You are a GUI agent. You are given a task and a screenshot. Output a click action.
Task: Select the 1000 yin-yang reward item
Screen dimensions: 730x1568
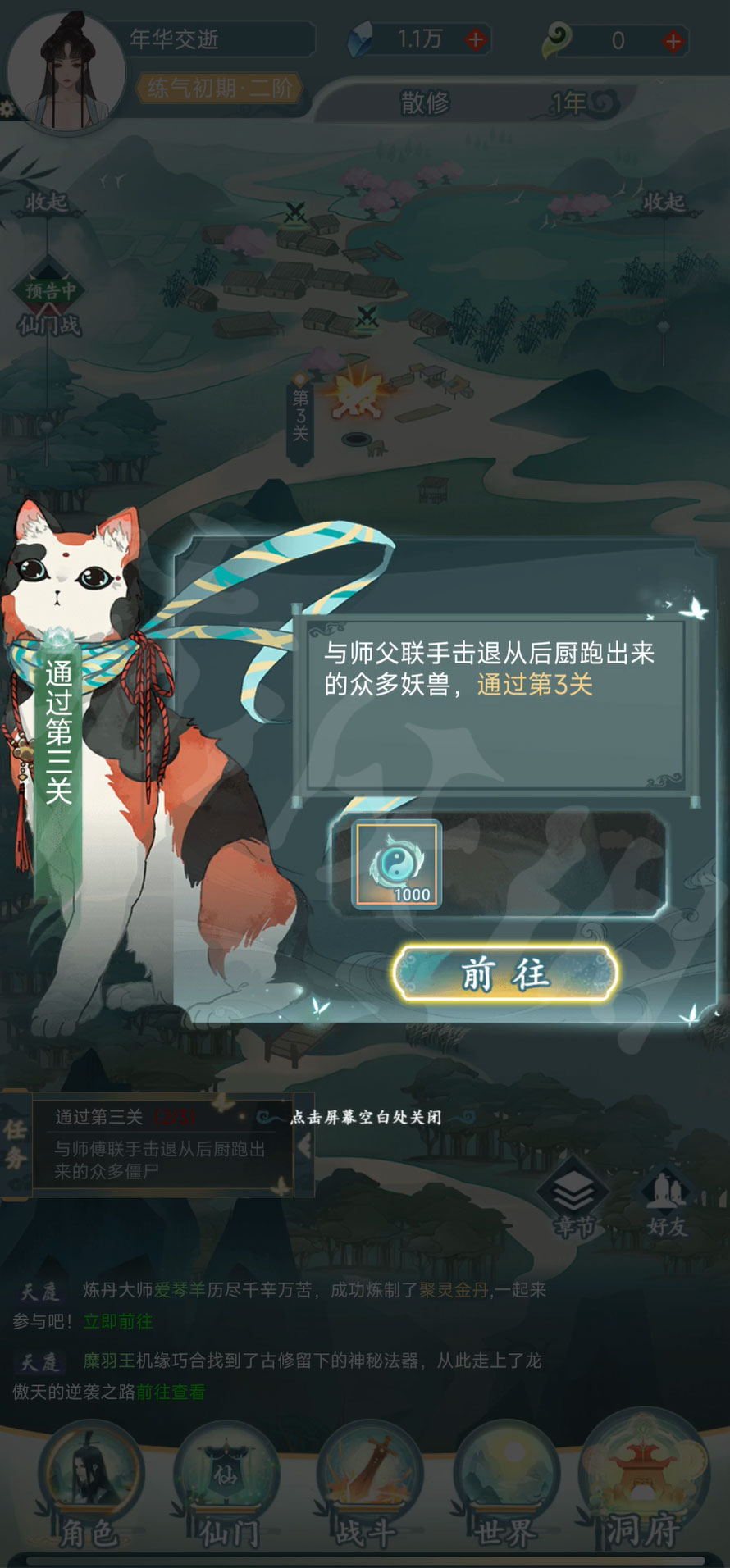[x=397, y=865]
